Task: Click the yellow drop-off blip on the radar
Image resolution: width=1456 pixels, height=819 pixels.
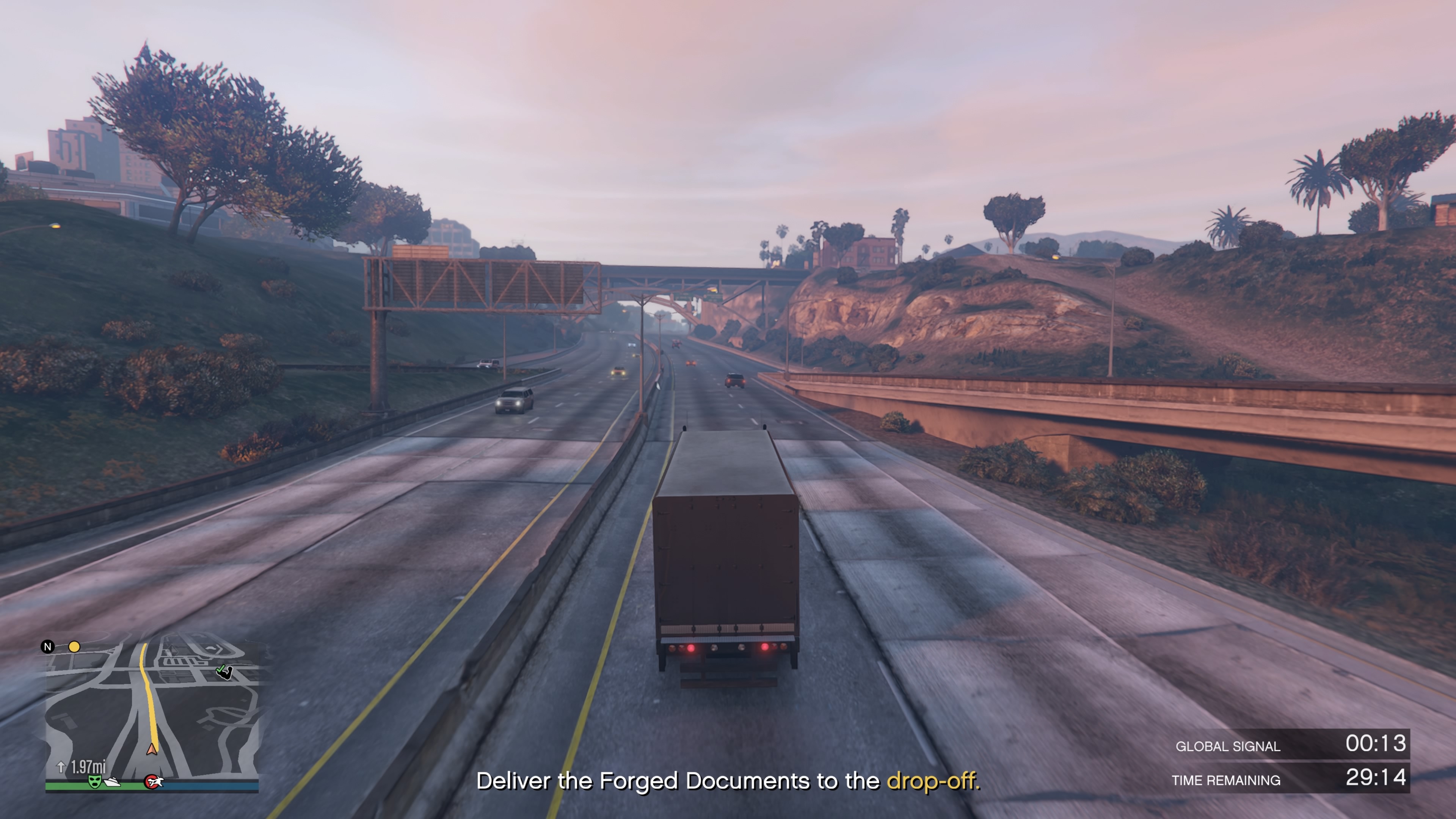Action: 74,646
